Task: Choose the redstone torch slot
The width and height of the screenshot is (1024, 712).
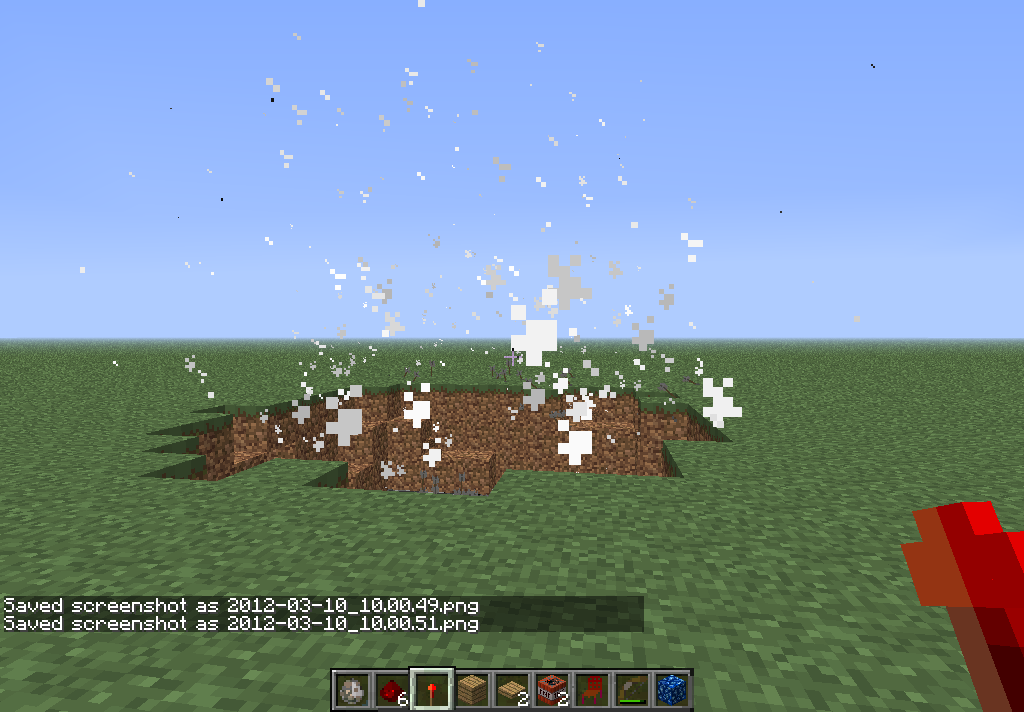Action: click(432, 689)
